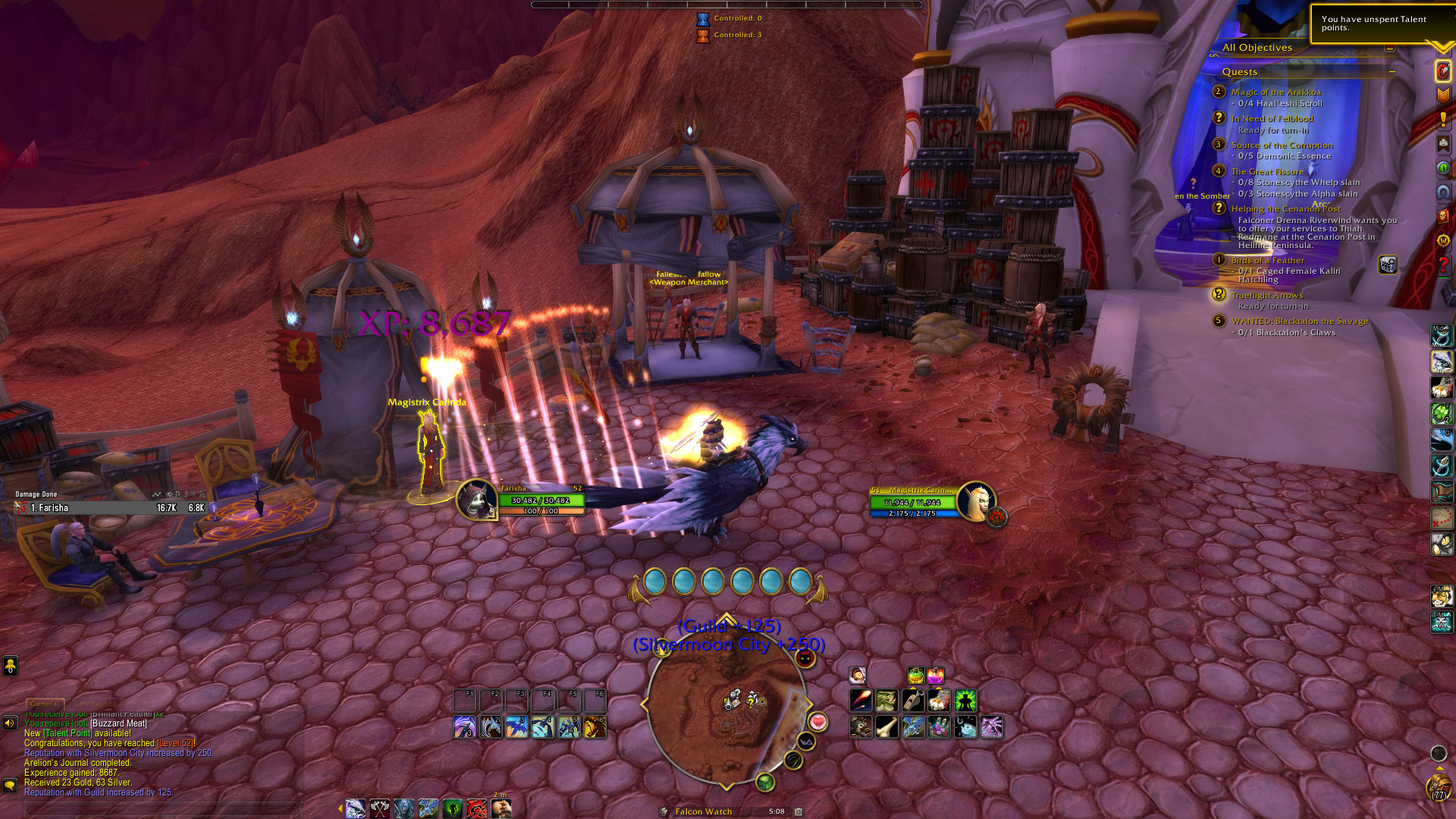Select the Magic of the Arakkoa quest

pyautogui.click(x=1276, y=93)
